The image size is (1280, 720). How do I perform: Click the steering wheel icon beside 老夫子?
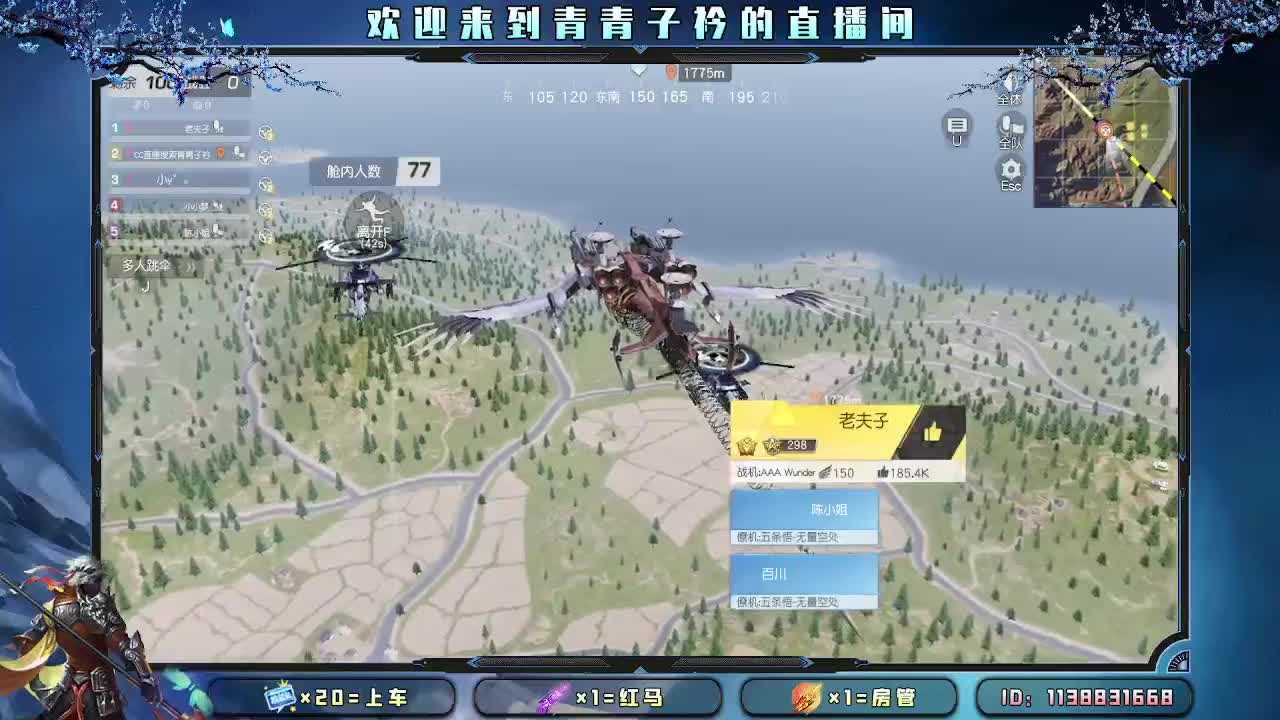265,131
